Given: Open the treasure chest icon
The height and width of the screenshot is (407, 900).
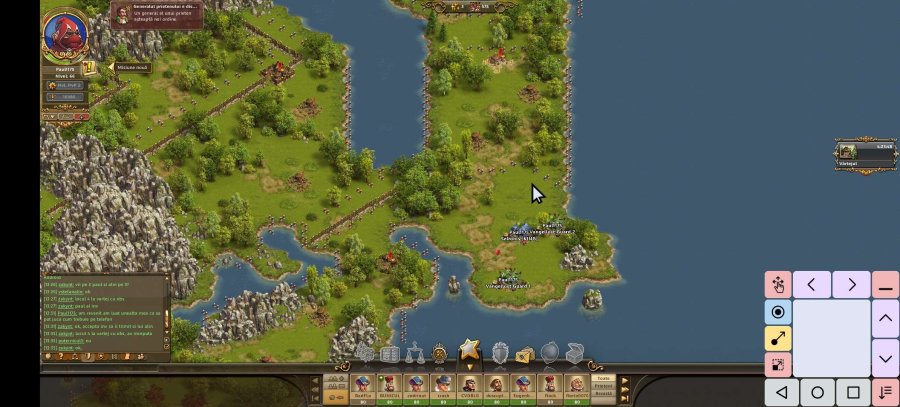Looking at the screenshot, I should [x=574, y=353].
